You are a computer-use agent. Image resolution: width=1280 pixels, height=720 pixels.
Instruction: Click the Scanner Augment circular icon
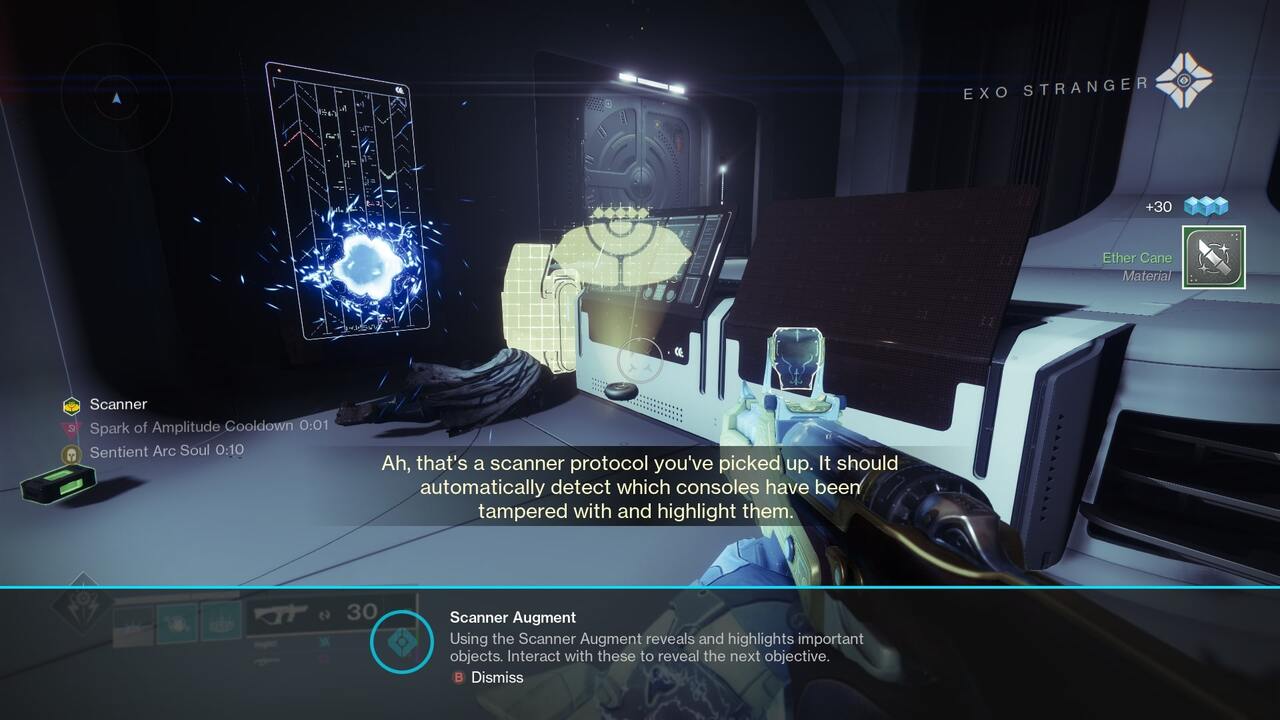pyautogui.click(x=401, y=642)
